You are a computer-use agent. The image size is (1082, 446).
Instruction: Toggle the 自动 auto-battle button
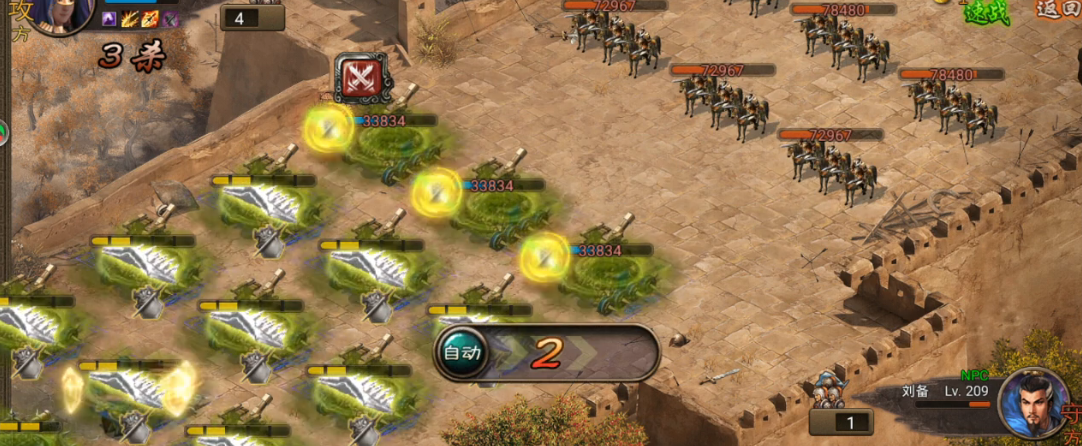(x=462, y=352)
